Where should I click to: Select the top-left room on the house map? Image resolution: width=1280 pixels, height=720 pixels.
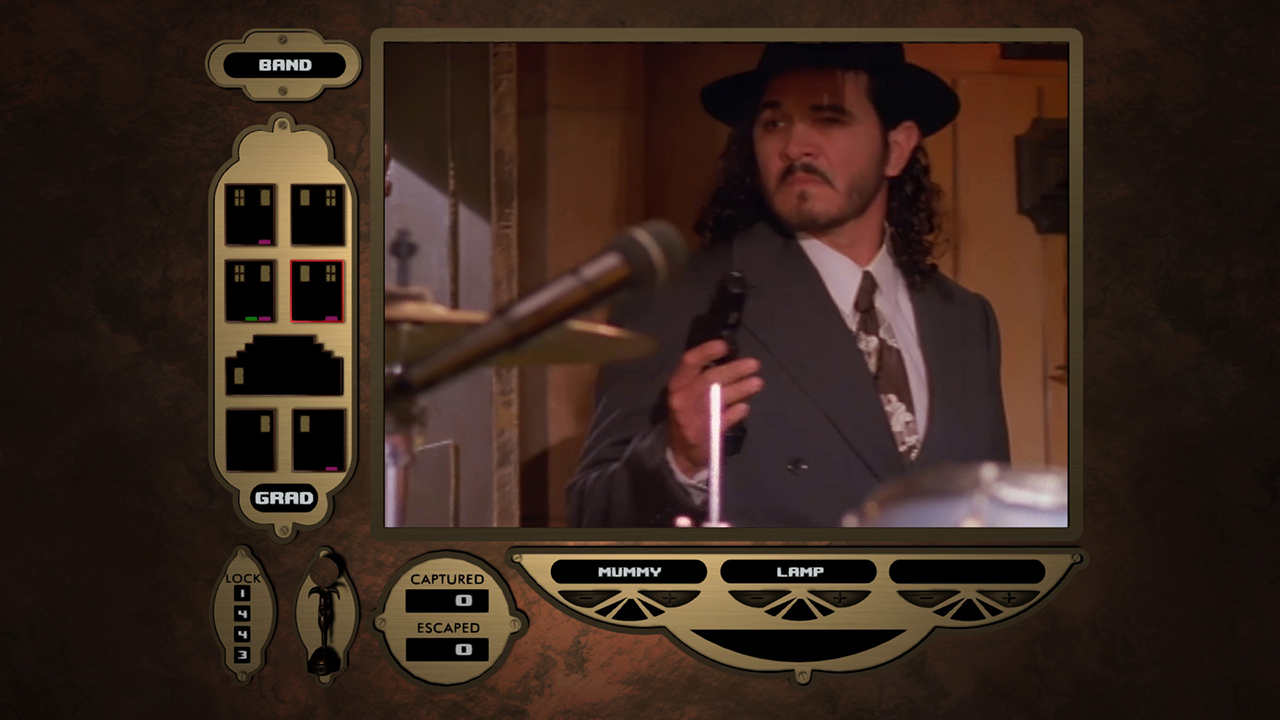point(251,213)
